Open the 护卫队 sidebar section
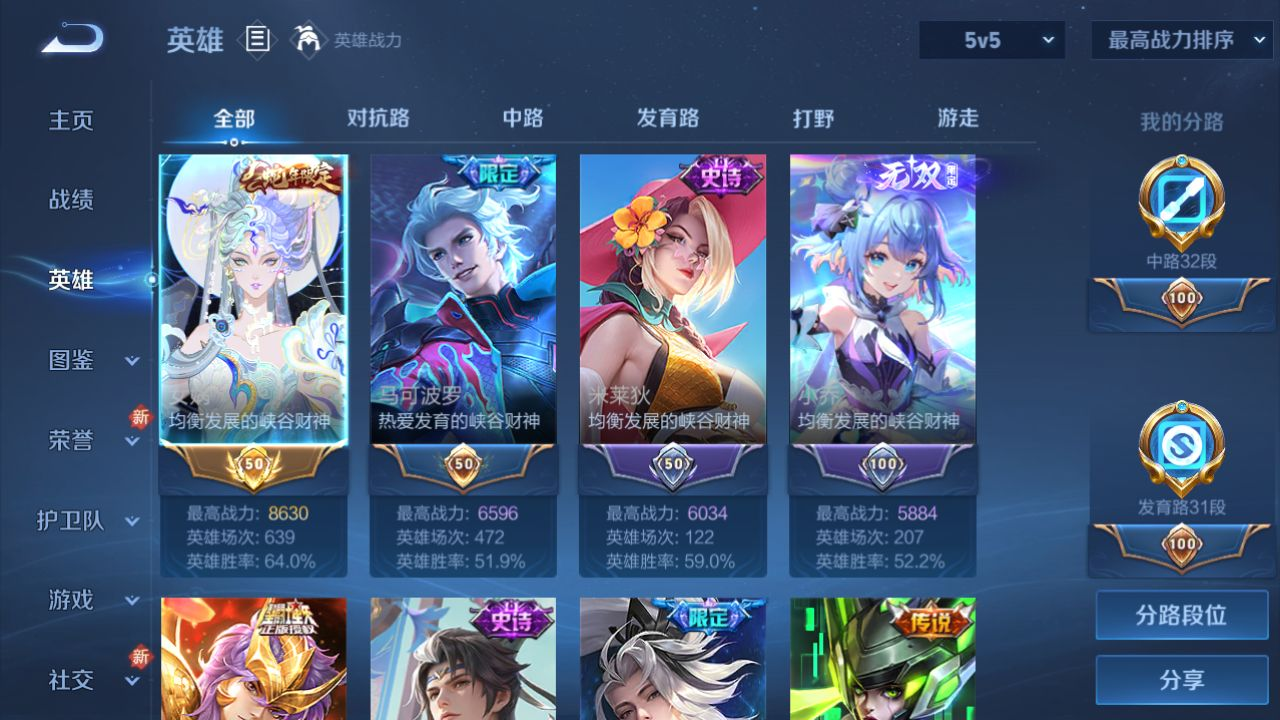The height and width of the screenshot is (720, 1280). (x=88, y=520)
